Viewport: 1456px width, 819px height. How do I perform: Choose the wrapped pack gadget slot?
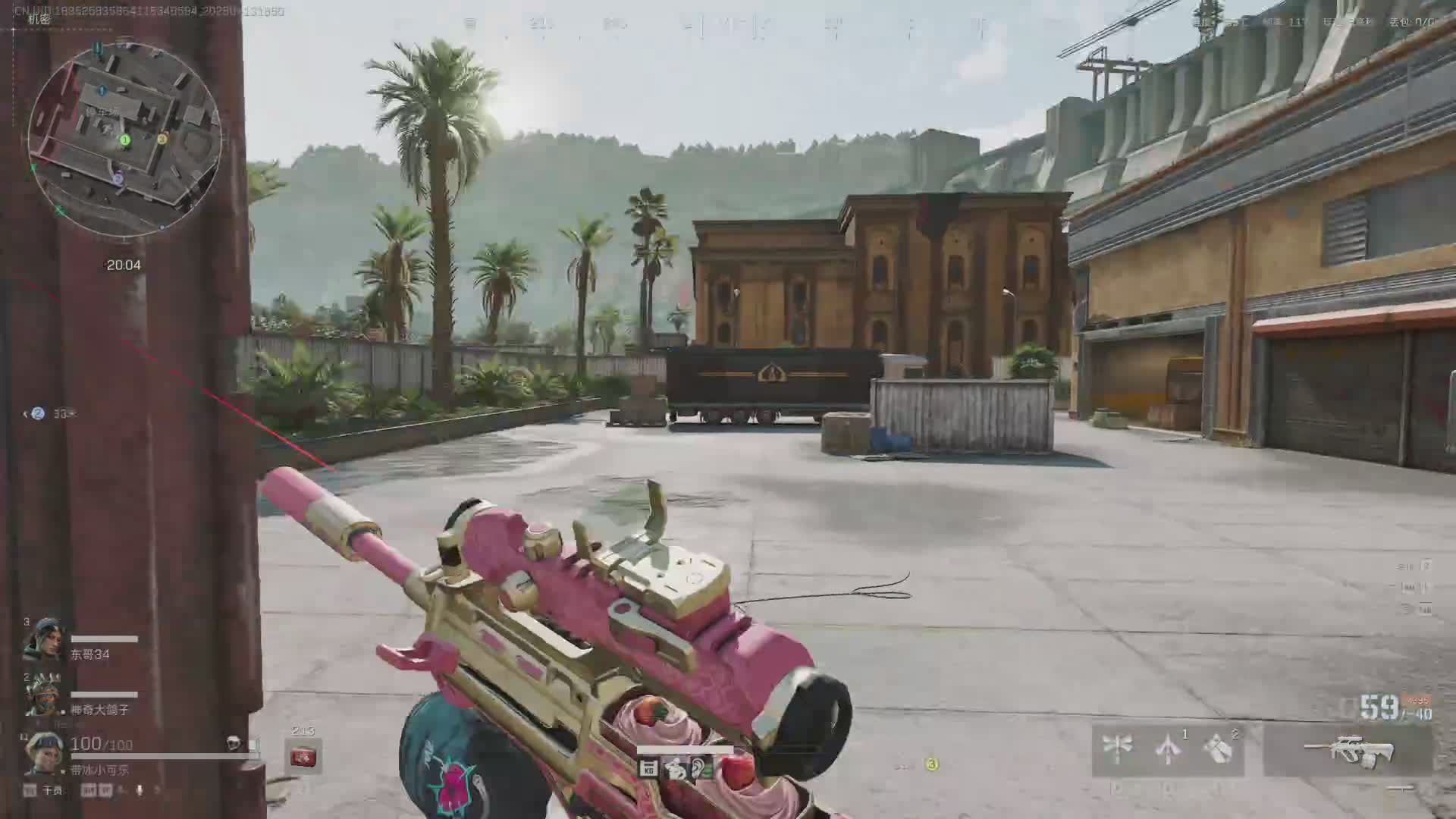[x=1219, y=749]
